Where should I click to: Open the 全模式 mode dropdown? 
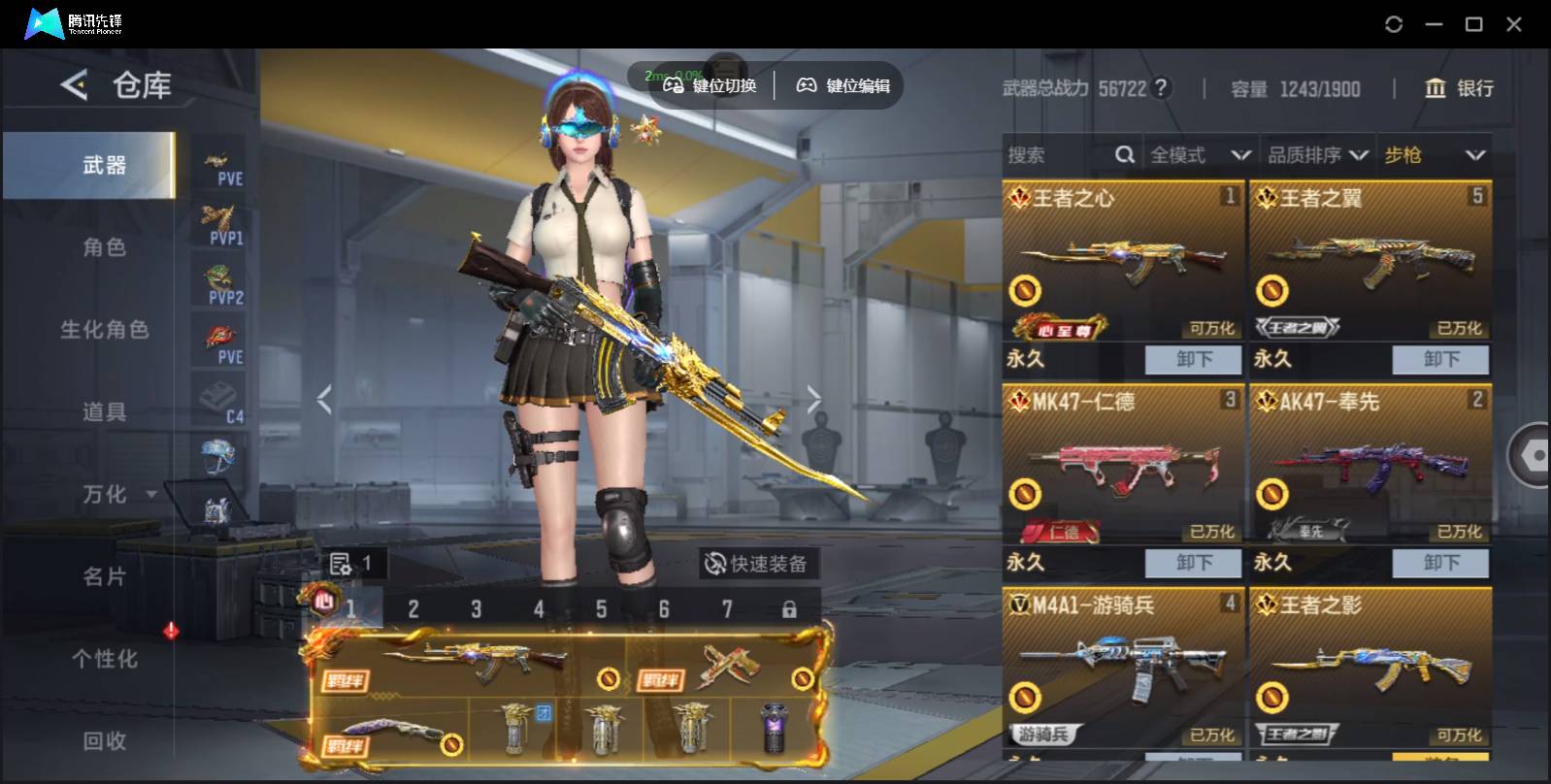pos(1199,155)
